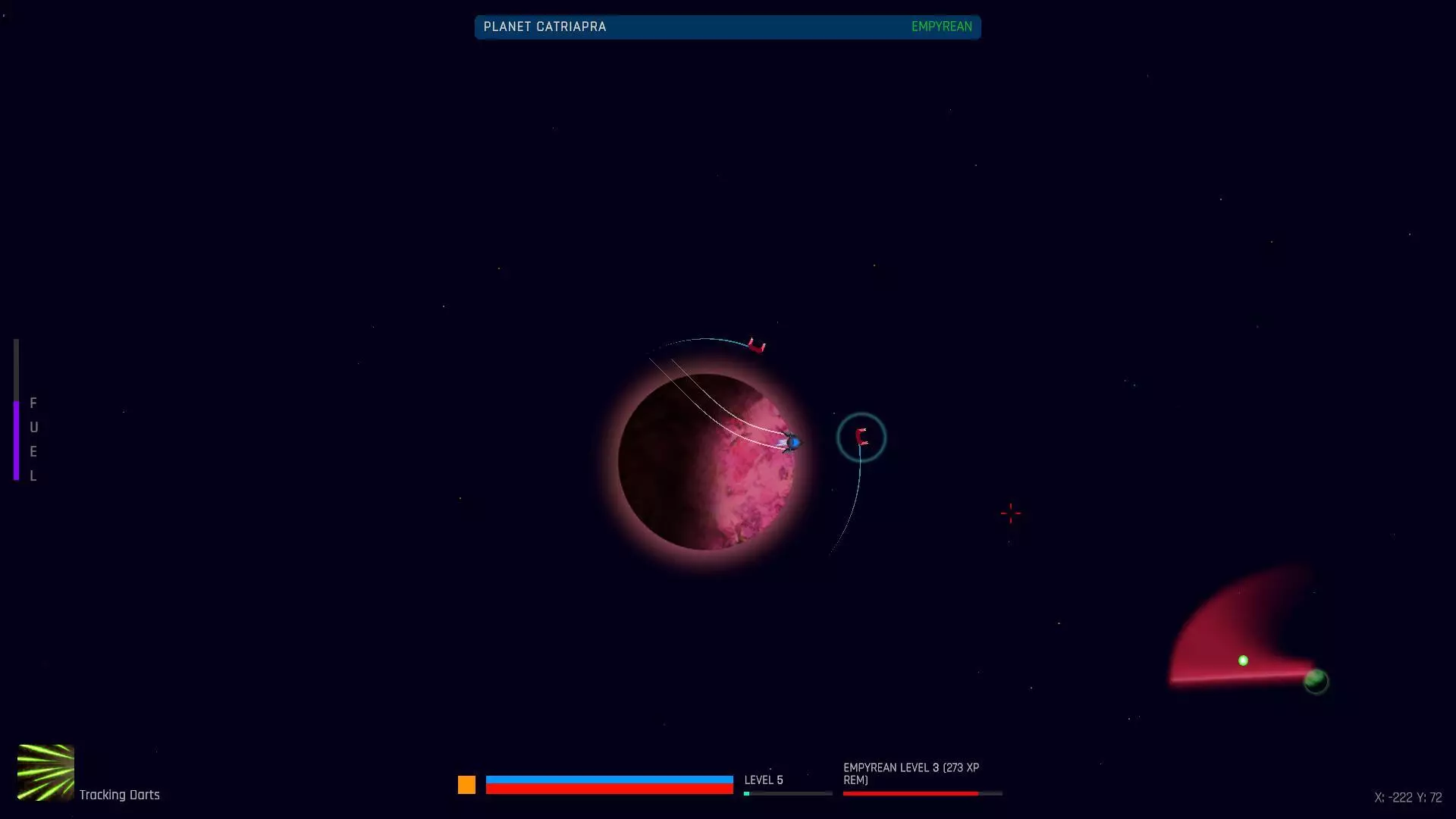
Task: Click the red enemy ship near the planet top
Action: [x=755, y=346]
